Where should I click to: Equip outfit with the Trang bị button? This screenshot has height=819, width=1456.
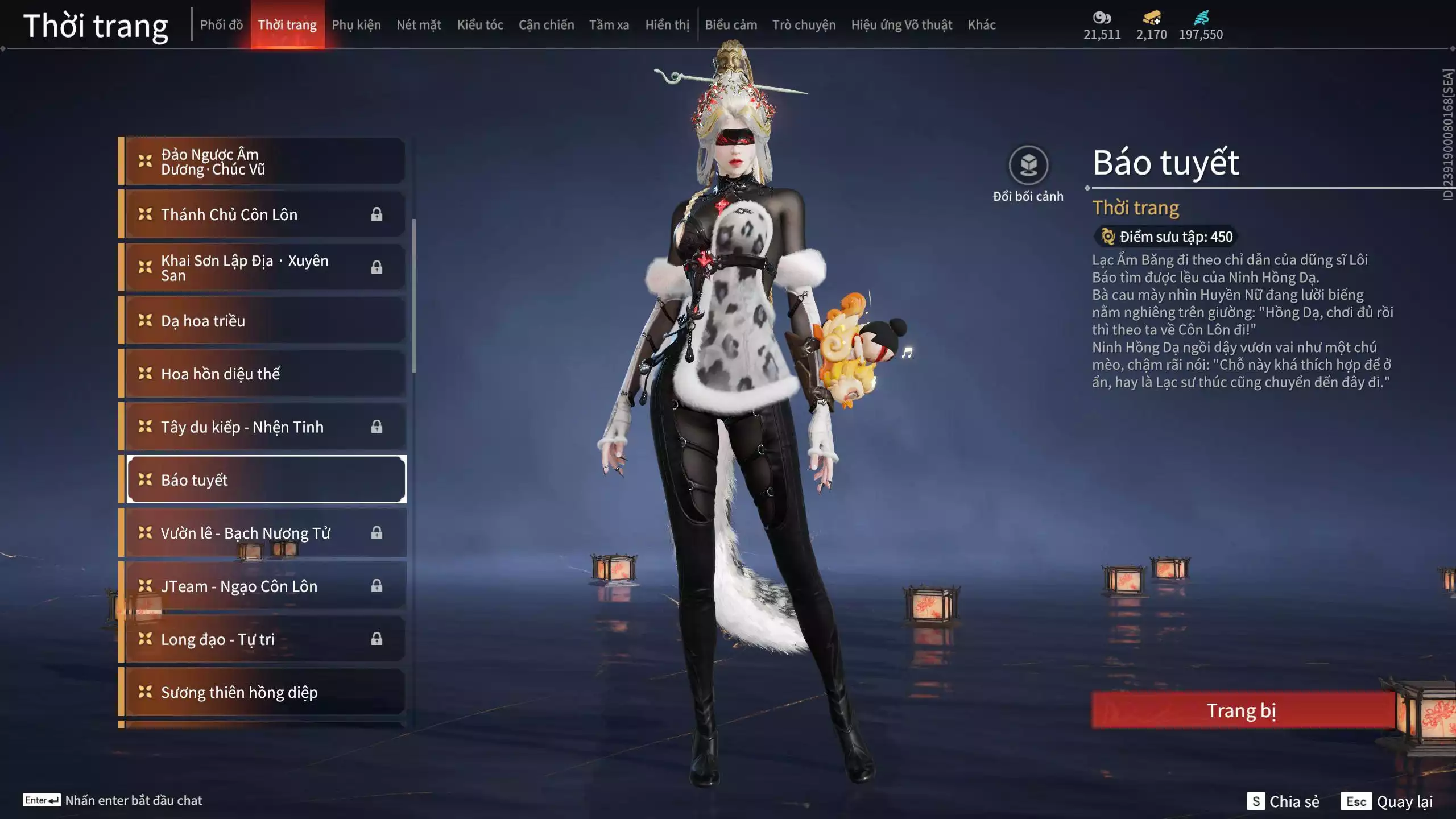tap(1242, 710)
